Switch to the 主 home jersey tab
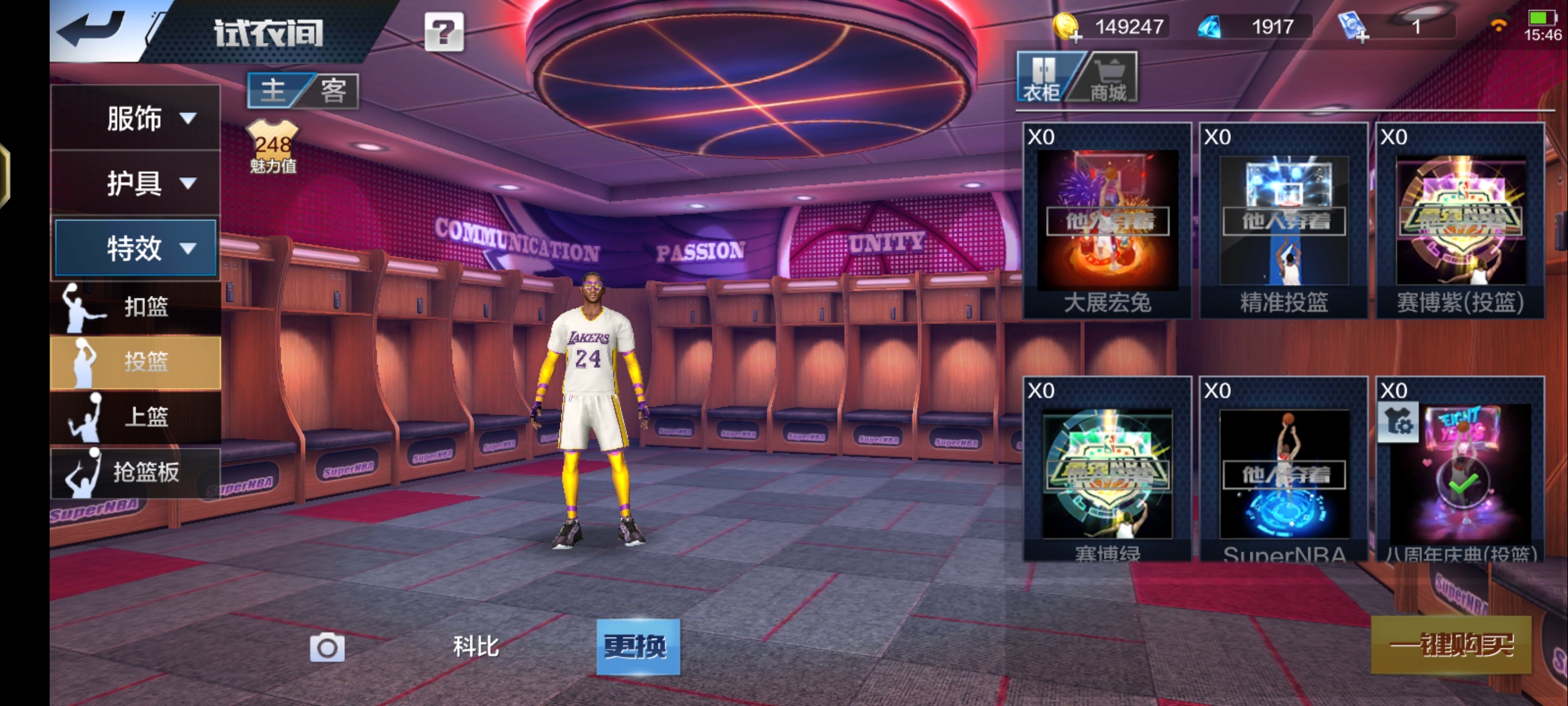The height and width of the screenshot is (706, 1568). (274, 90)
